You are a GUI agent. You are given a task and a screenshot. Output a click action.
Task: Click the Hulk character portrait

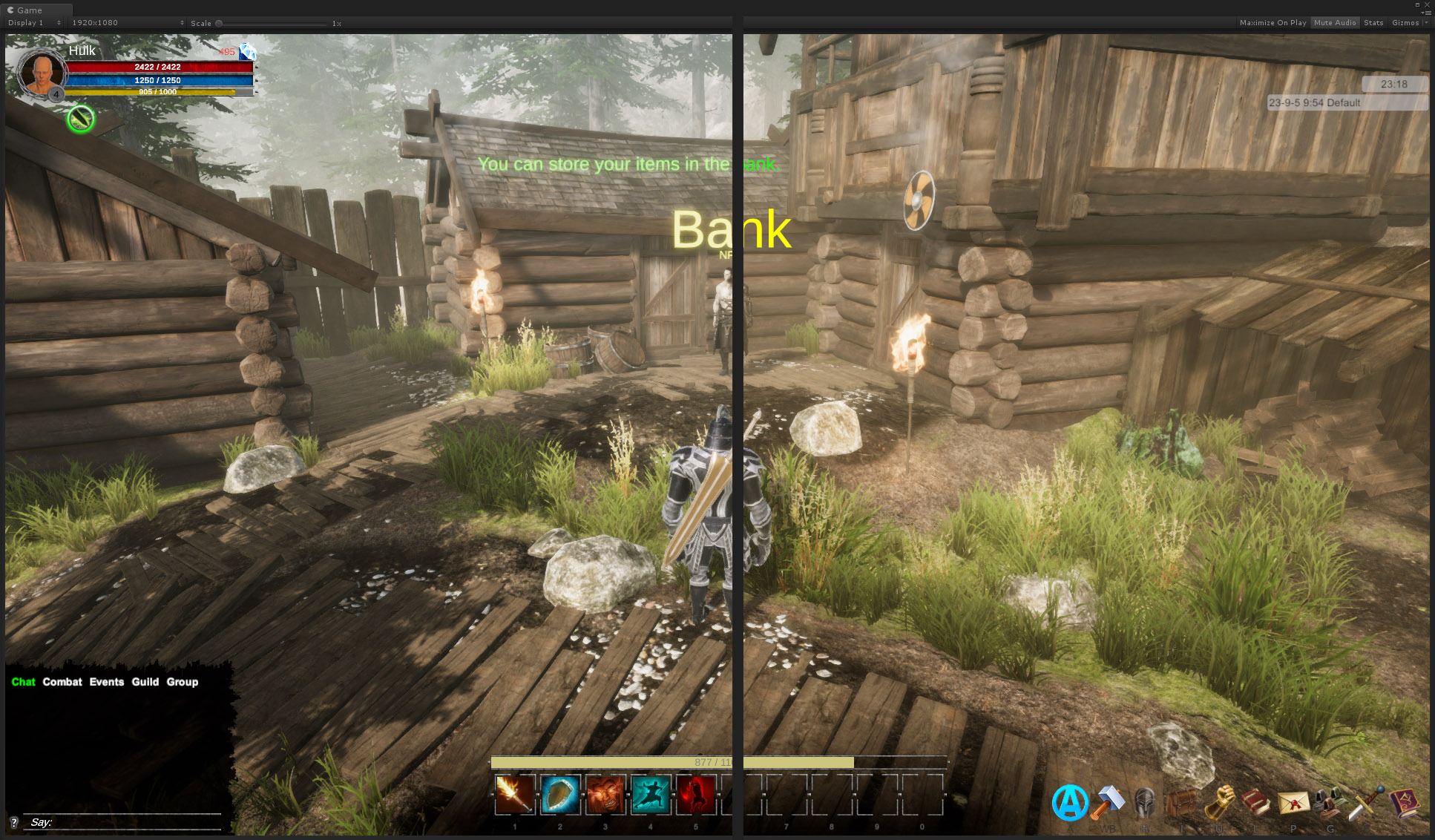[42, 74]
